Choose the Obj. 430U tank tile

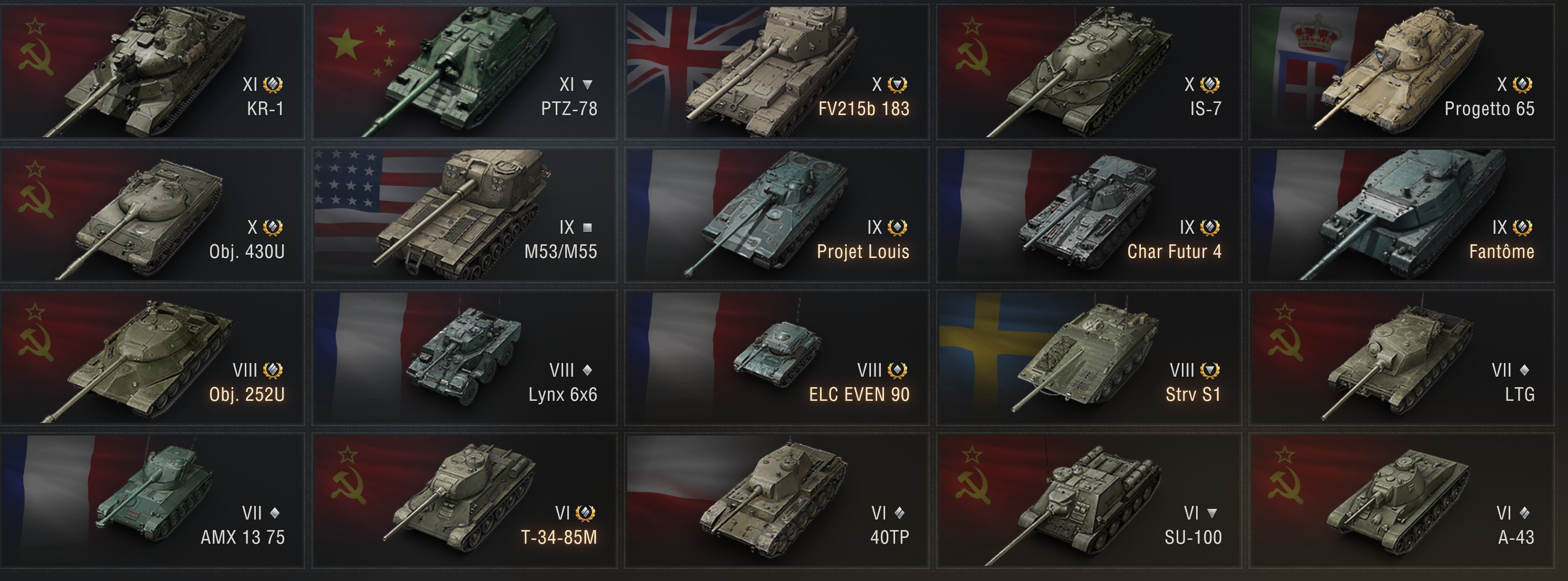152,214
